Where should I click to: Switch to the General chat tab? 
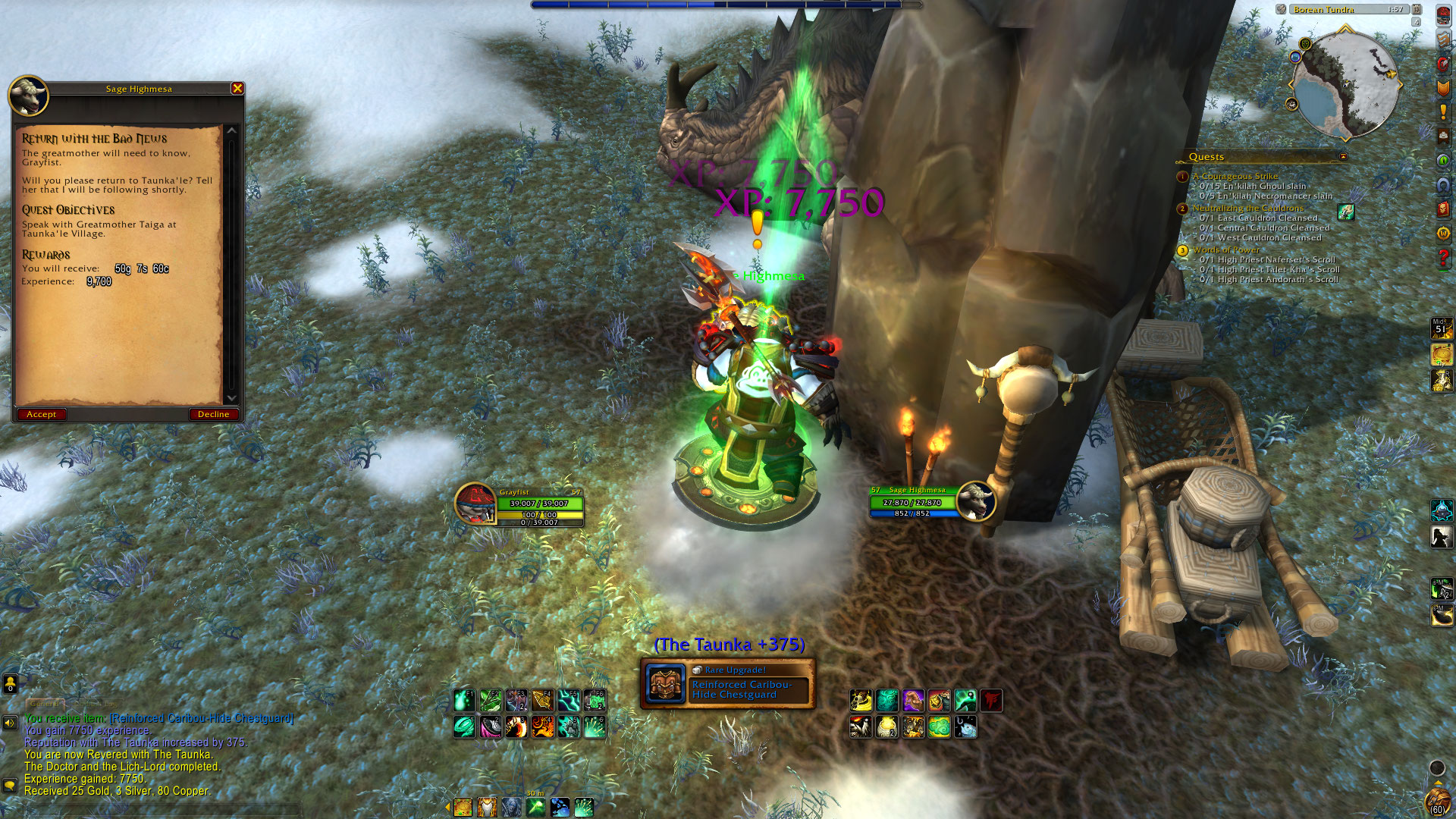(44, 704)
